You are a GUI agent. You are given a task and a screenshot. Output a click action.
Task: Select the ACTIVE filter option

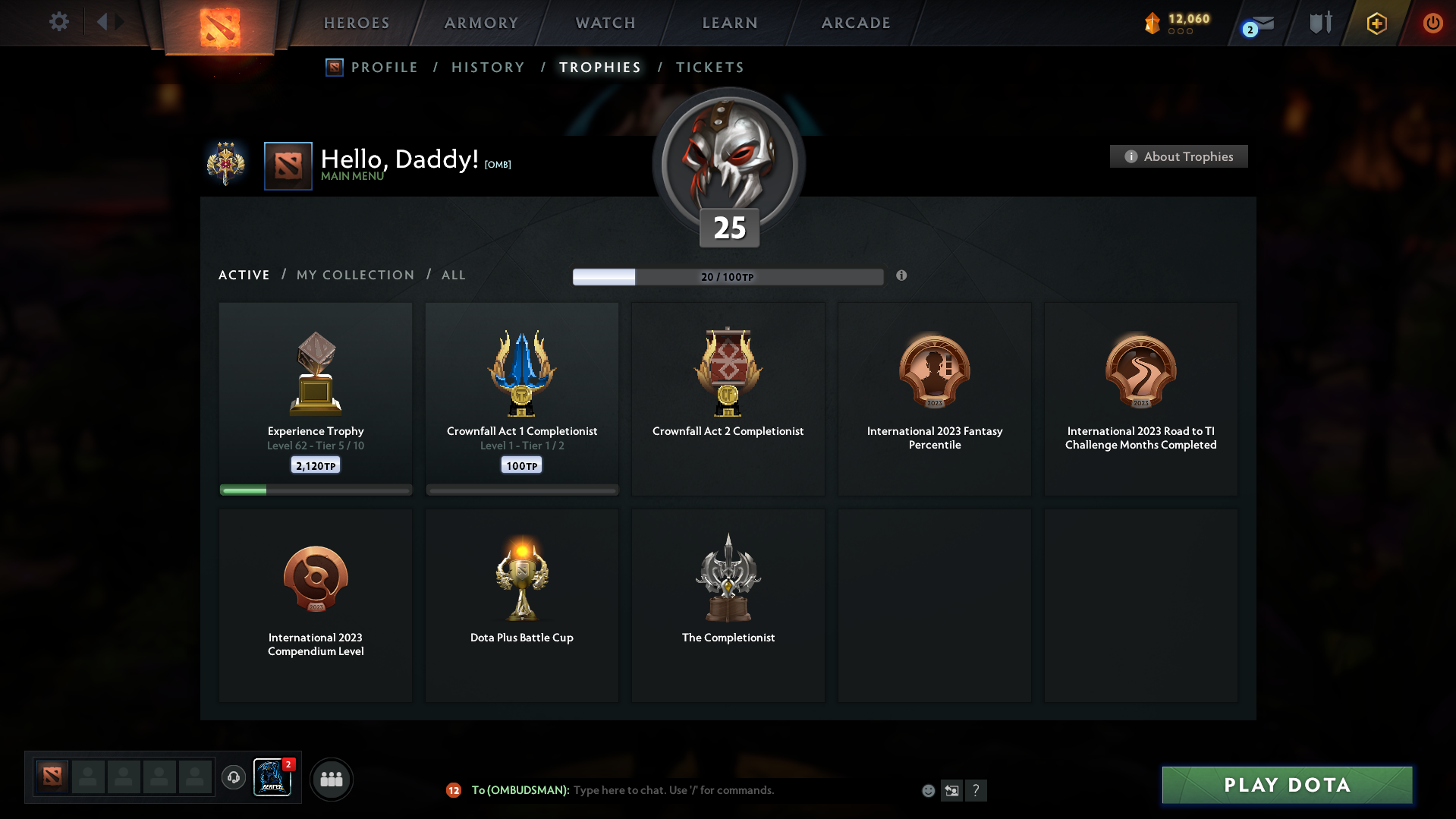244,275
